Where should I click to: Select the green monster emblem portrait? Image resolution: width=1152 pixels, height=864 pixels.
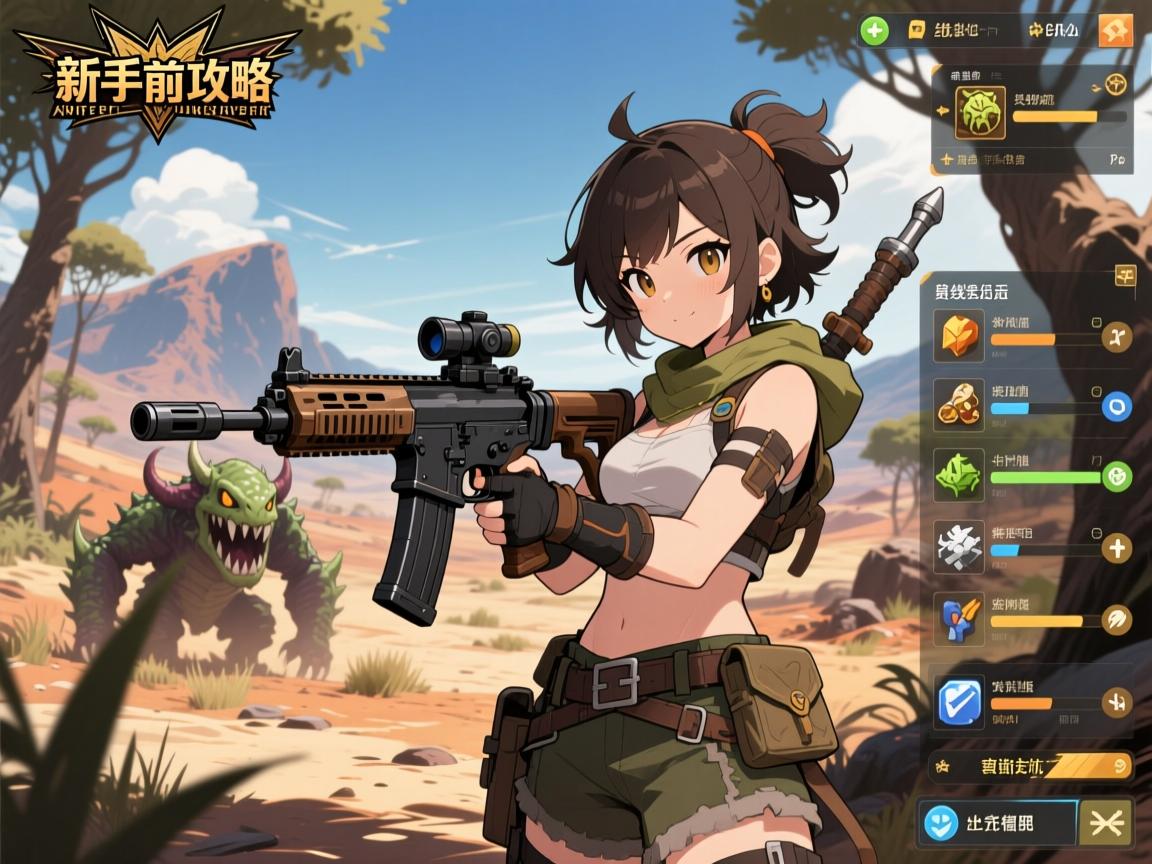[979, 111]
